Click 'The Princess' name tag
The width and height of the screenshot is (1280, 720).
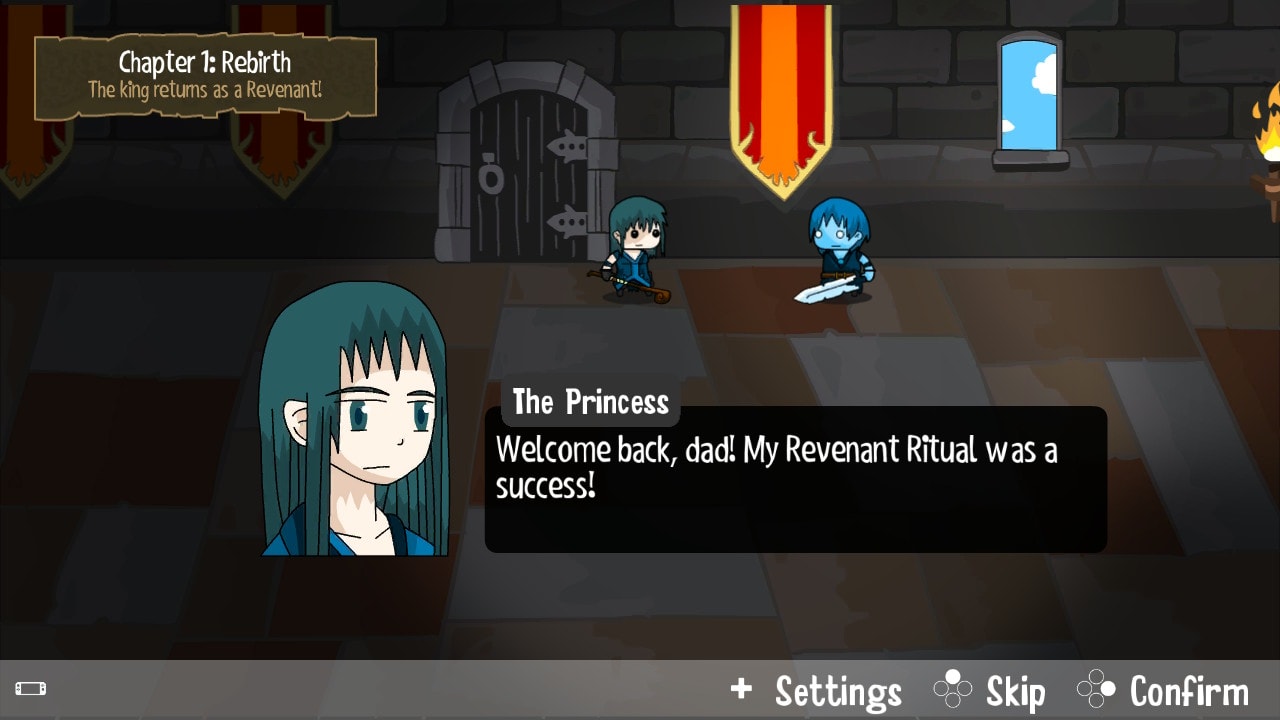point(589,402)
